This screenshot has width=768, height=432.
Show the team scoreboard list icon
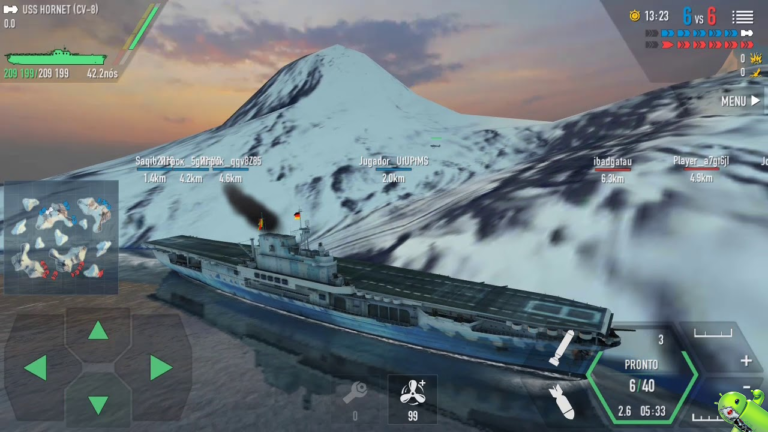pos(742,16)
